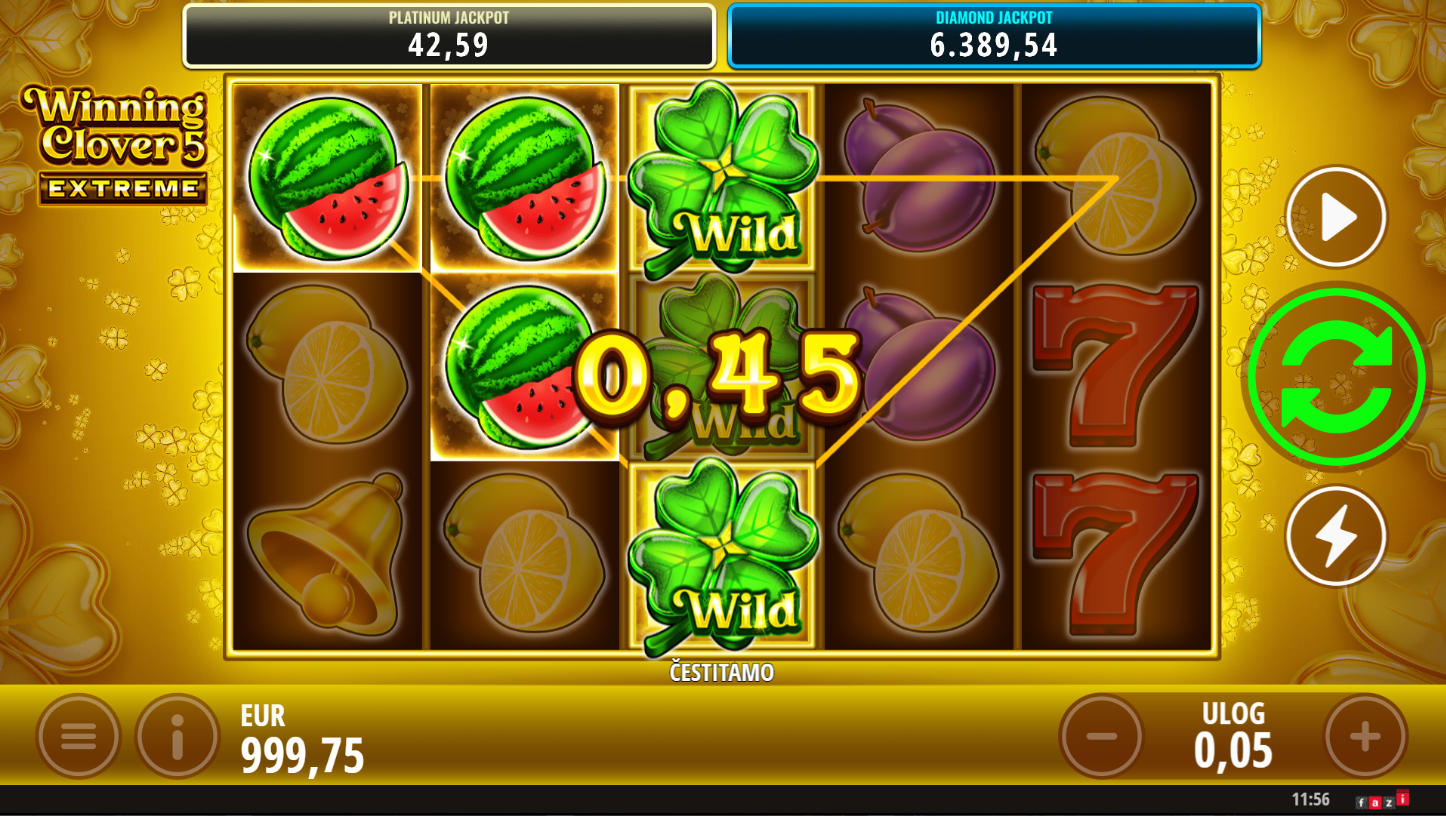The height and width of the screenshot is (816, 1446).
Task: Spin the reels with the green button
Action: [x=1336, y=377]
